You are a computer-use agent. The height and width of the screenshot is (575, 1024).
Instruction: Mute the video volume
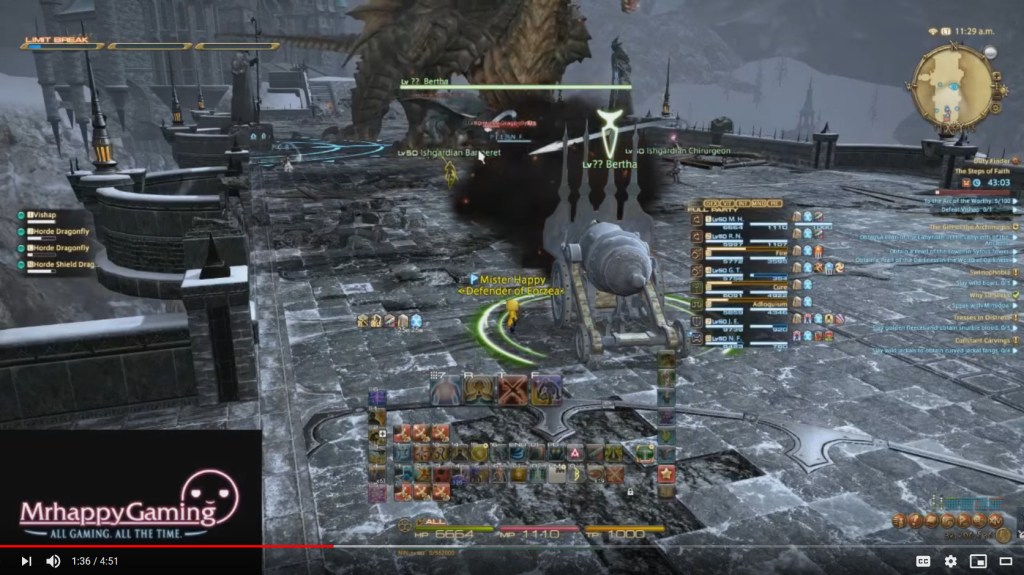(x=53, y=561)
